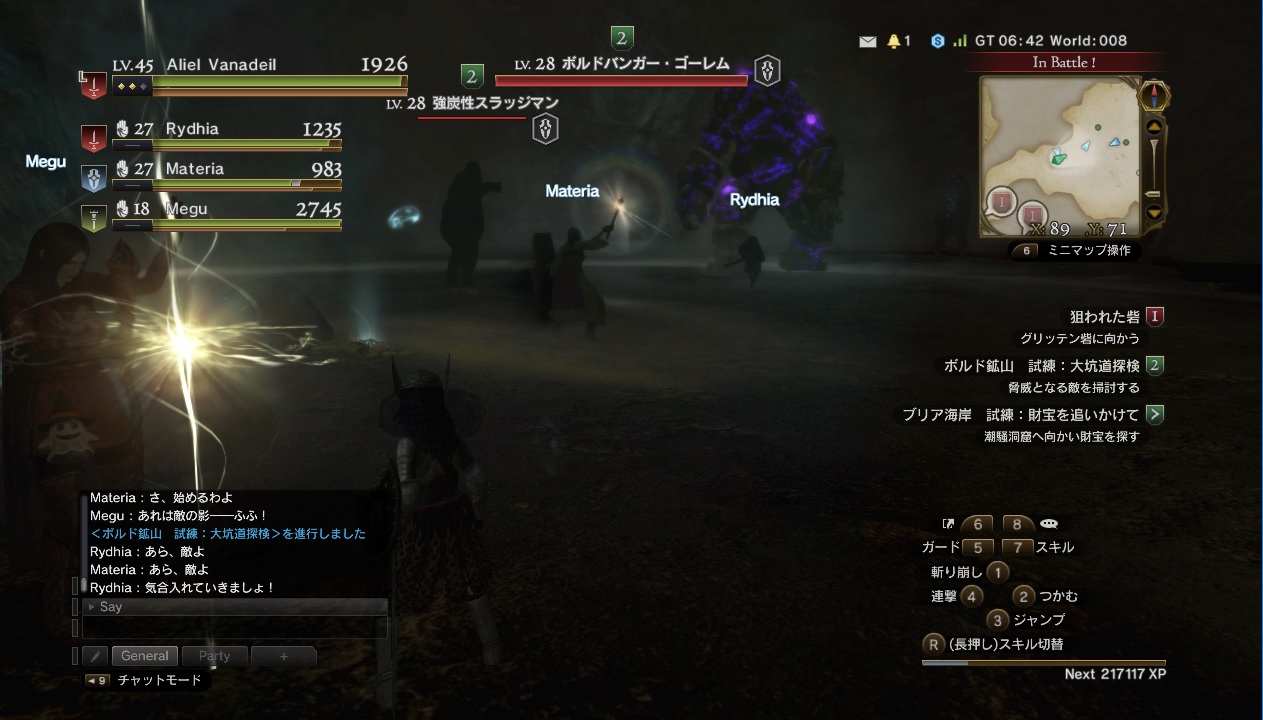
Task: Focus the chat text input field
Action: tap(235, 628)
